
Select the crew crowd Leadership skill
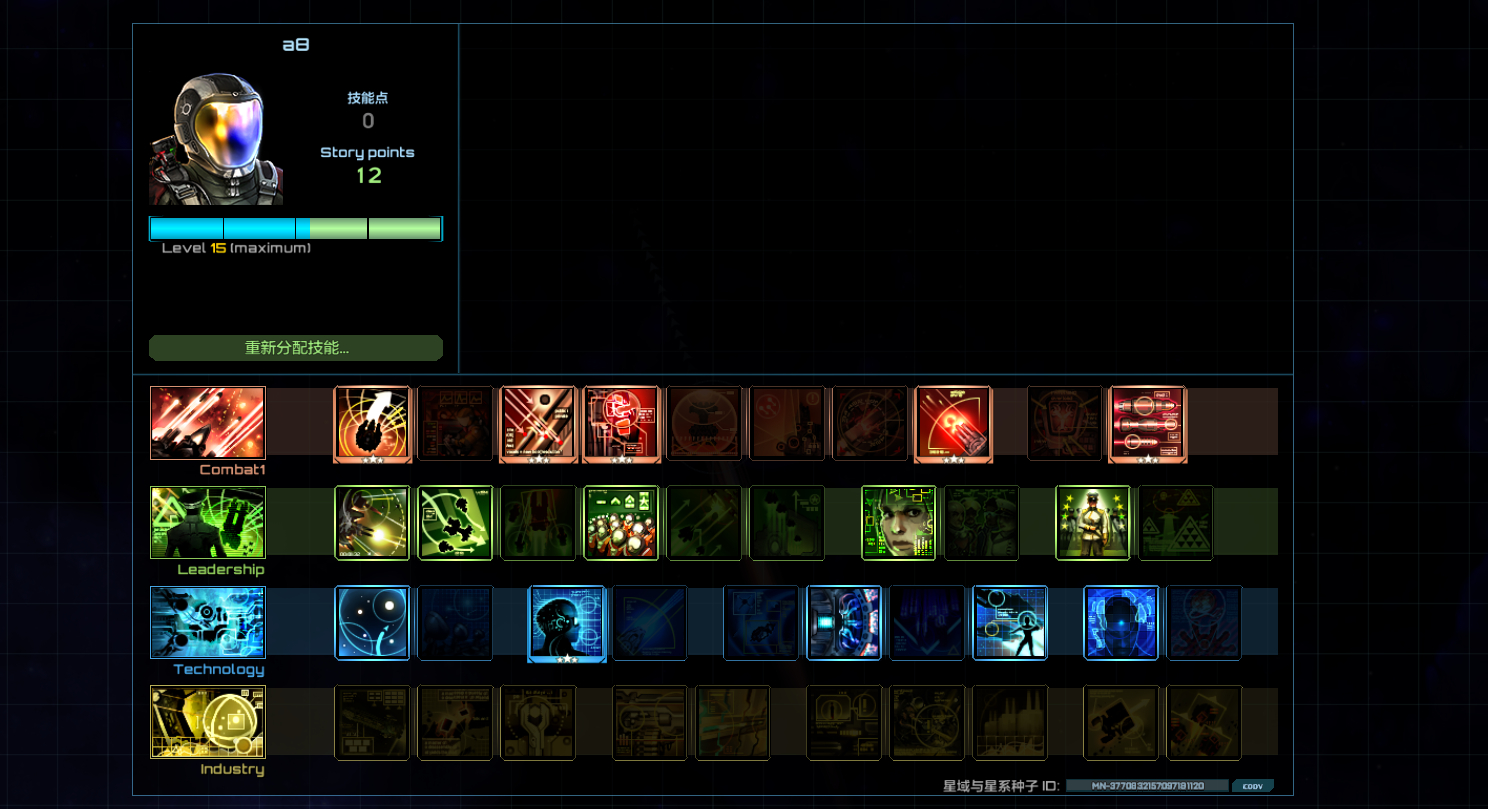tap(621, 523)
